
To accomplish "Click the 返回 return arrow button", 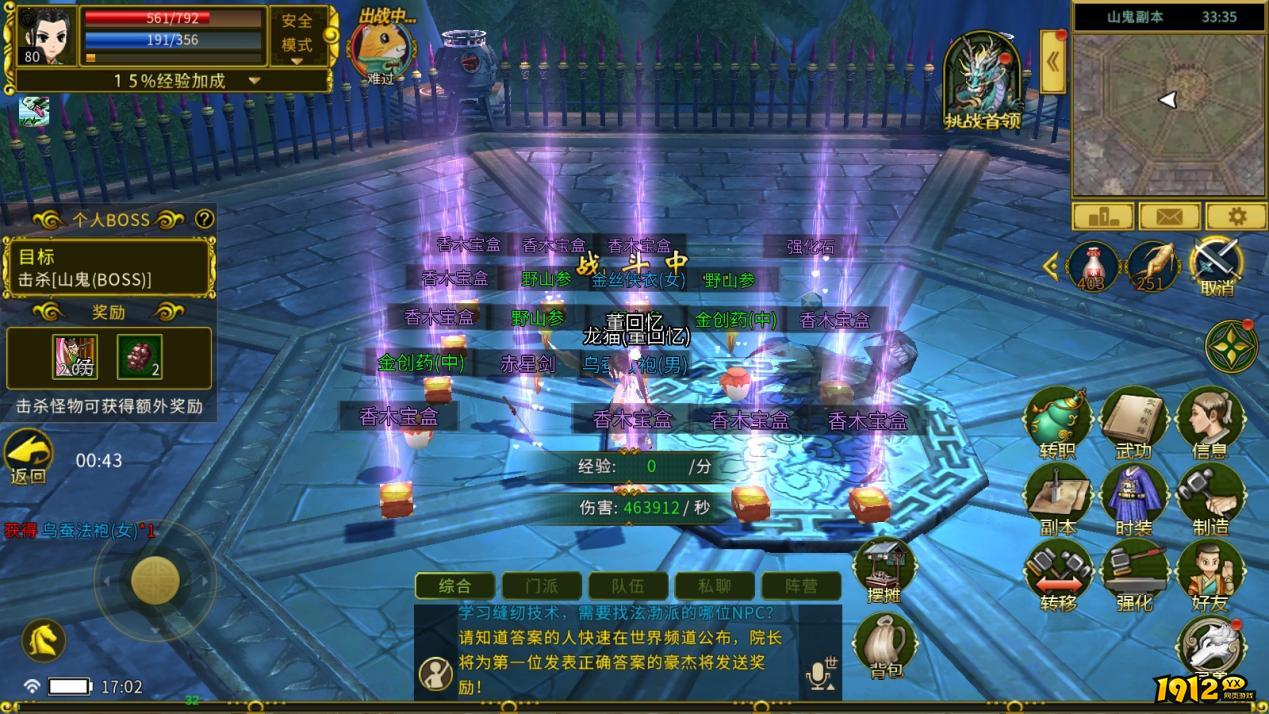I will point(29,456).
